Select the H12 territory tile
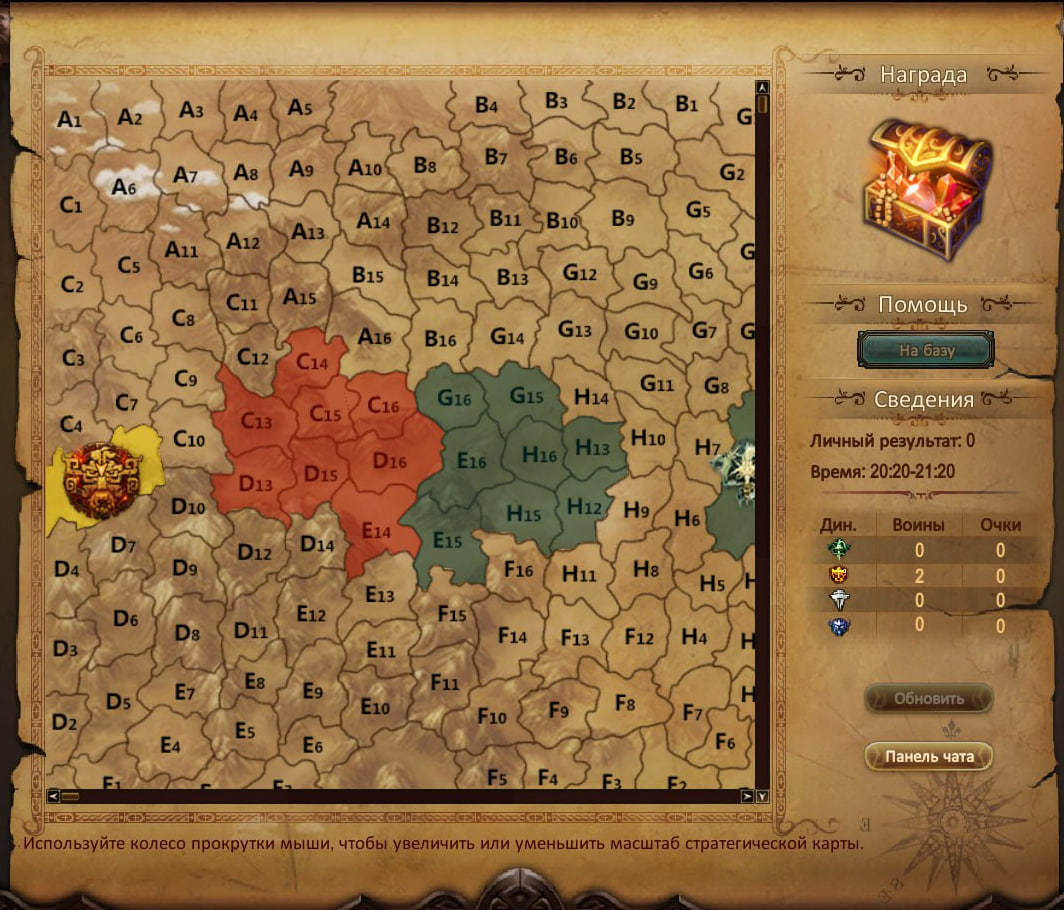1064x910 pixels. (x=584, y=507)
